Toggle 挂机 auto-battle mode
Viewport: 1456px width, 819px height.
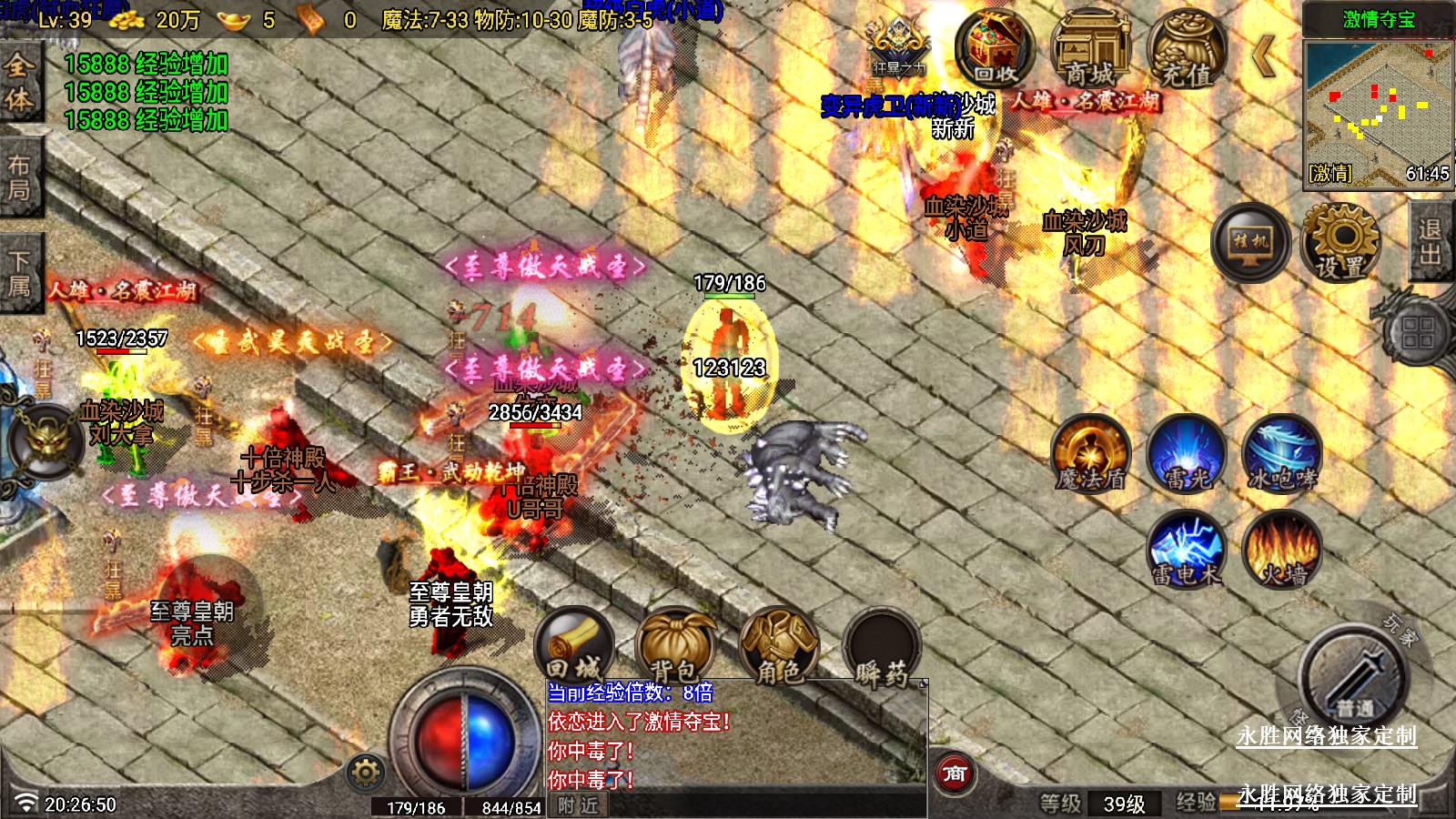[1250, 242]
